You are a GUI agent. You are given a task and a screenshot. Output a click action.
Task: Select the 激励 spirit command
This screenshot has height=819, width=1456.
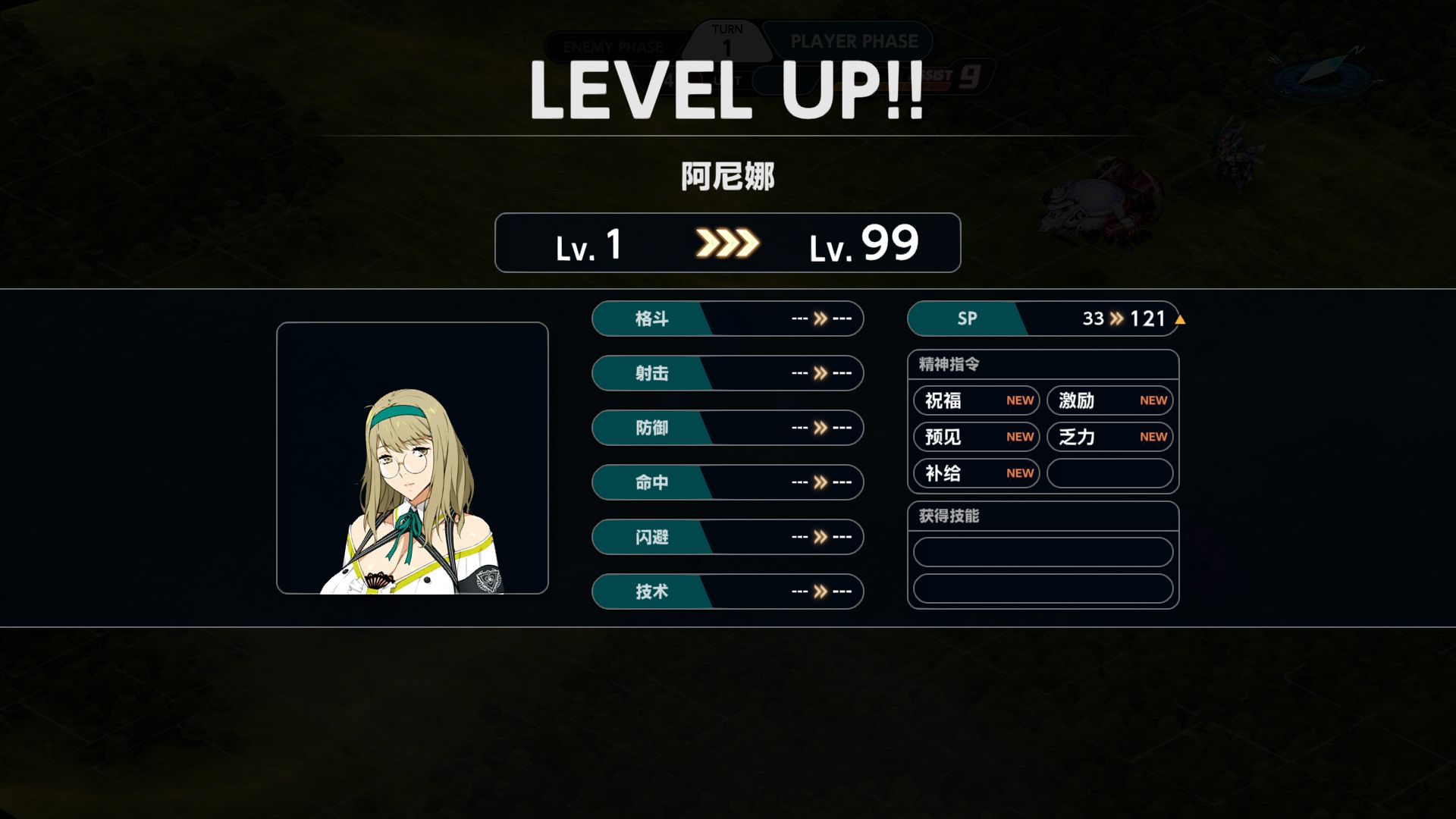1109,400
